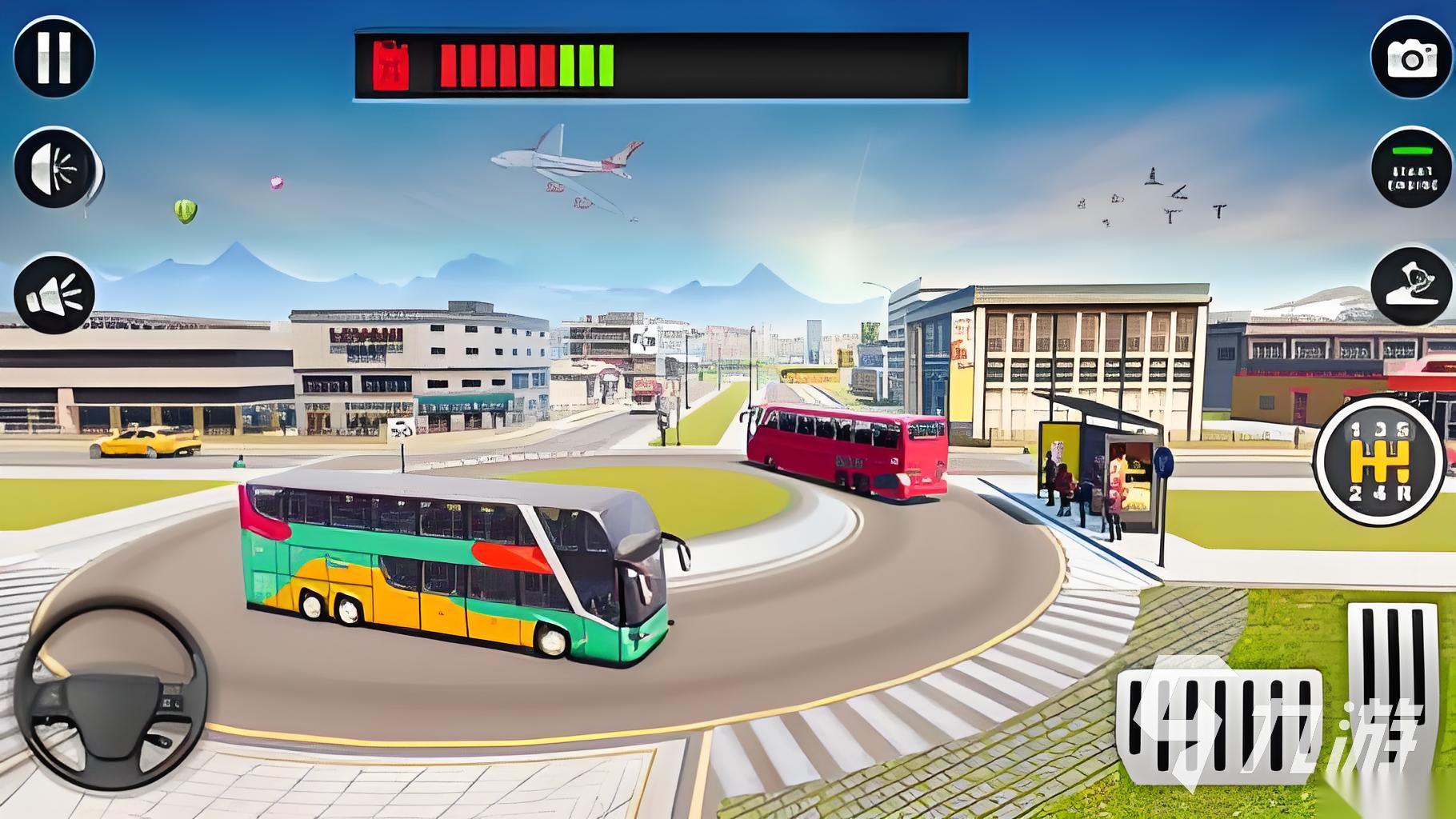Screen dimensions: 1456x819
Task: Tap the seat belt icon
Action: (x=1411, y=286)
